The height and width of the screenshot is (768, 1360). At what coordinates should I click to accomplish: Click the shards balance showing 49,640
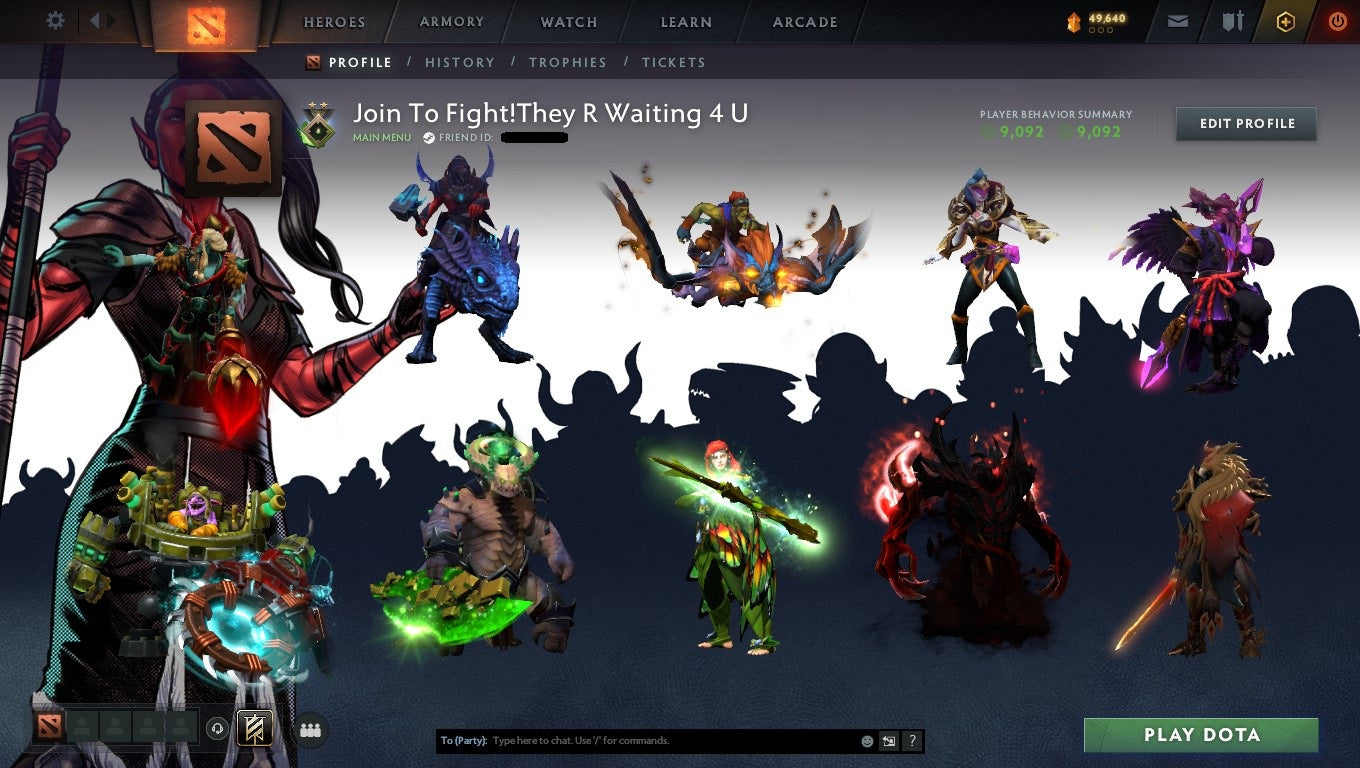[1100, 17]
